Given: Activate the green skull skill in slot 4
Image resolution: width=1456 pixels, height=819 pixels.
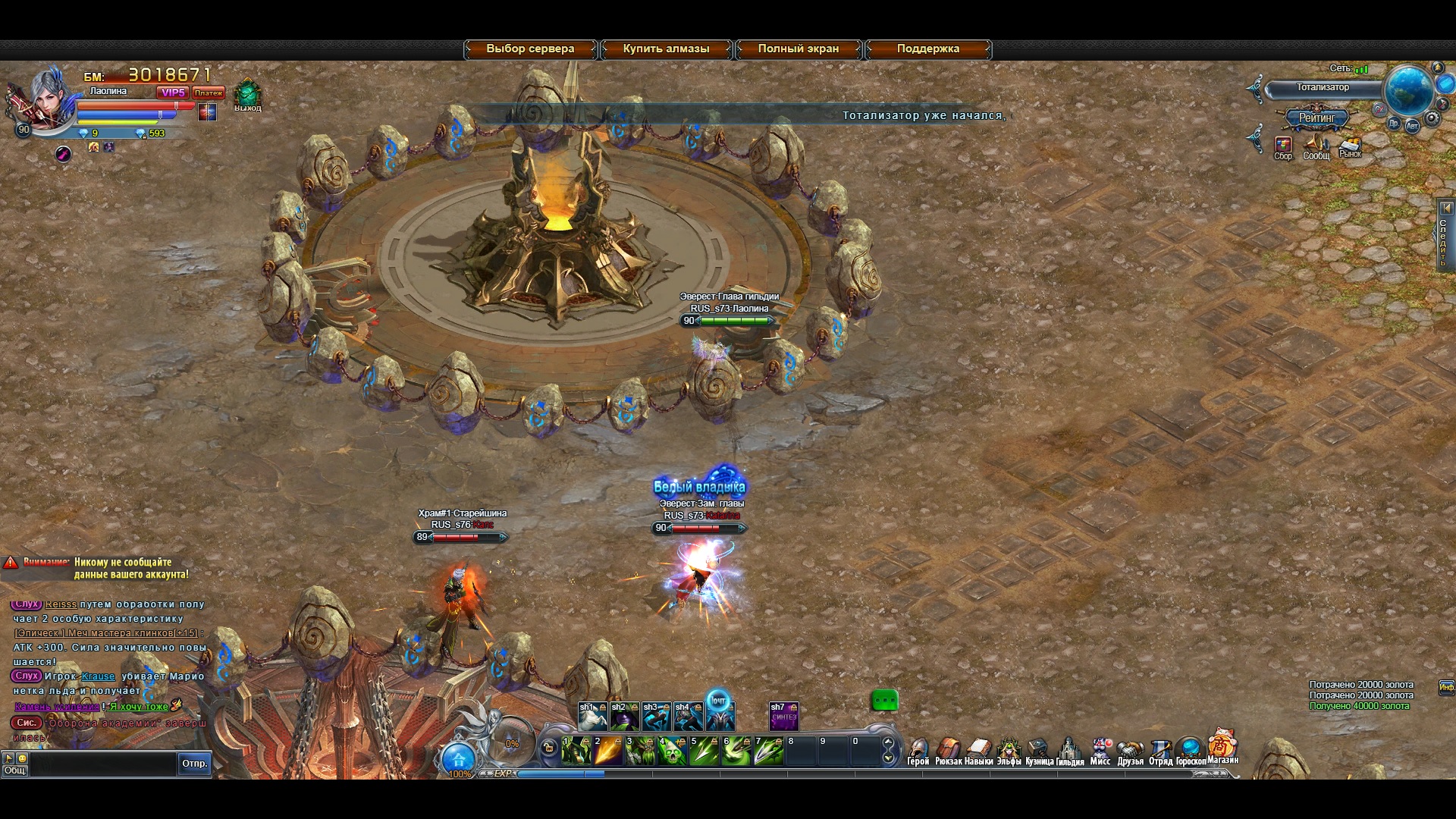Looking at the screenshot, I should (x=672, y=751).
